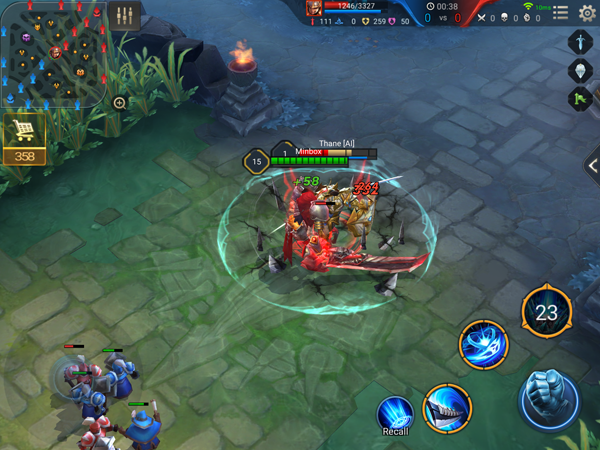The height and width of the screenshot is (450, 600).
Task: Cast the blue swirling slash skill
Action: 483,345
